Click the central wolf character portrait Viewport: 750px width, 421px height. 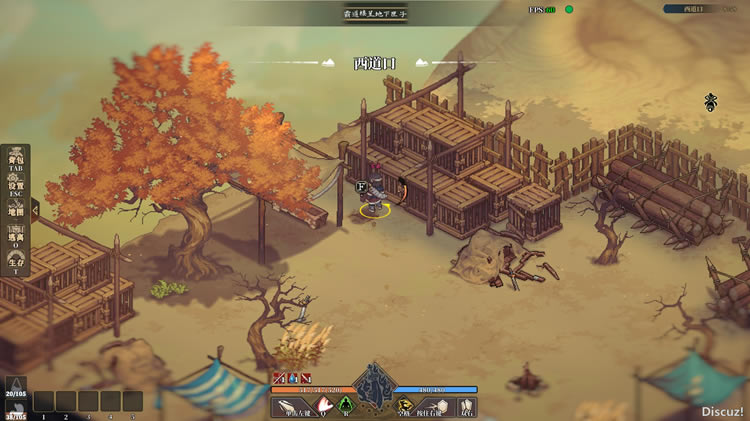point(374,384)
